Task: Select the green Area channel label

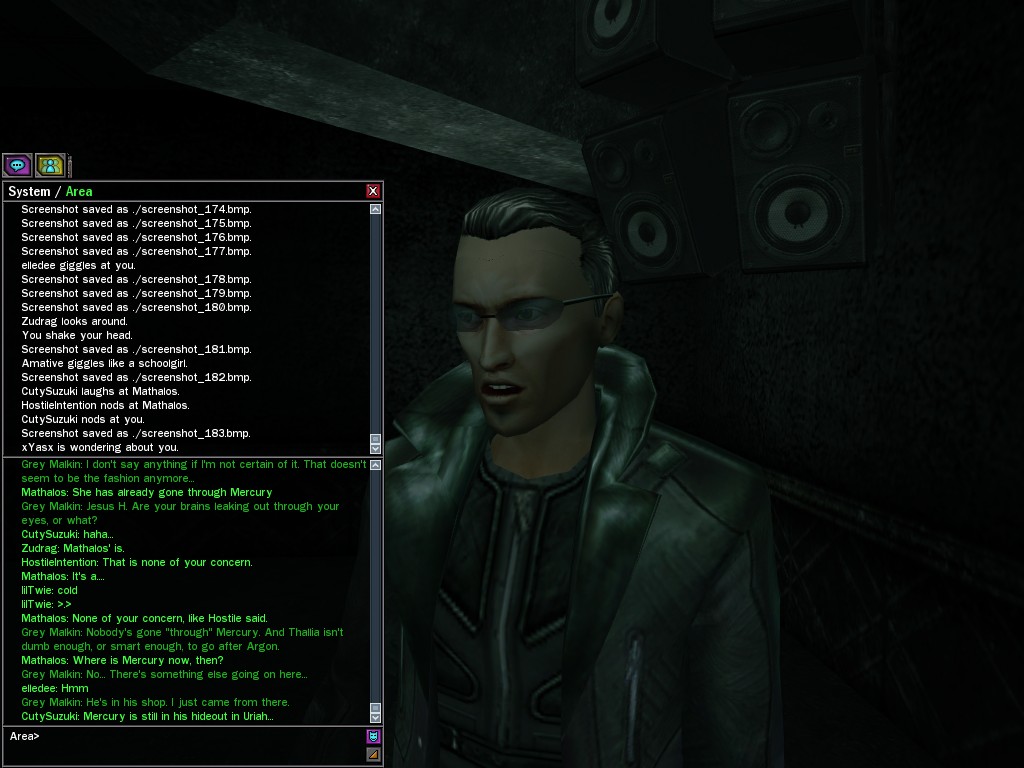Action: (x=79, y=191)
